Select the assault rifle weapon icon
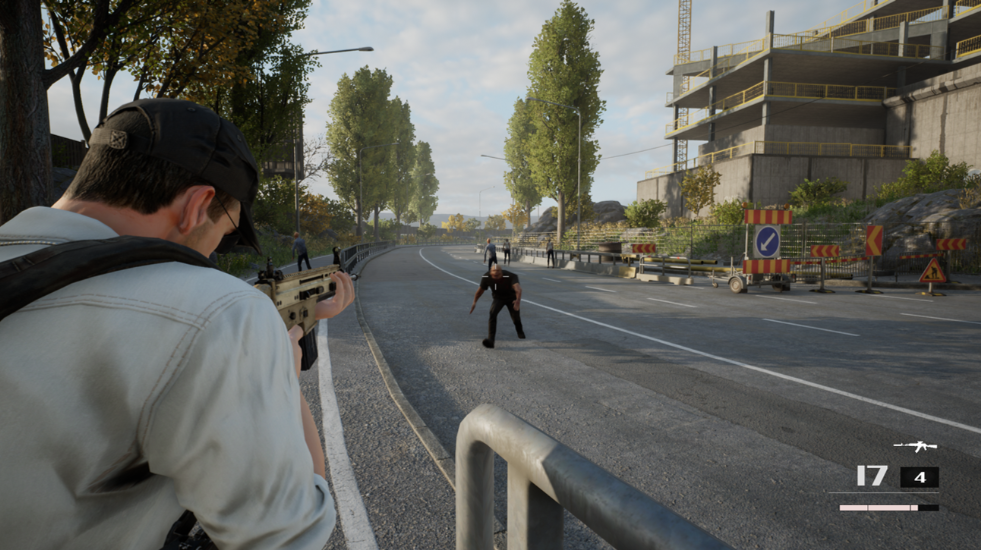The height and width of the screenshot is (550, 981). point(914,446)
